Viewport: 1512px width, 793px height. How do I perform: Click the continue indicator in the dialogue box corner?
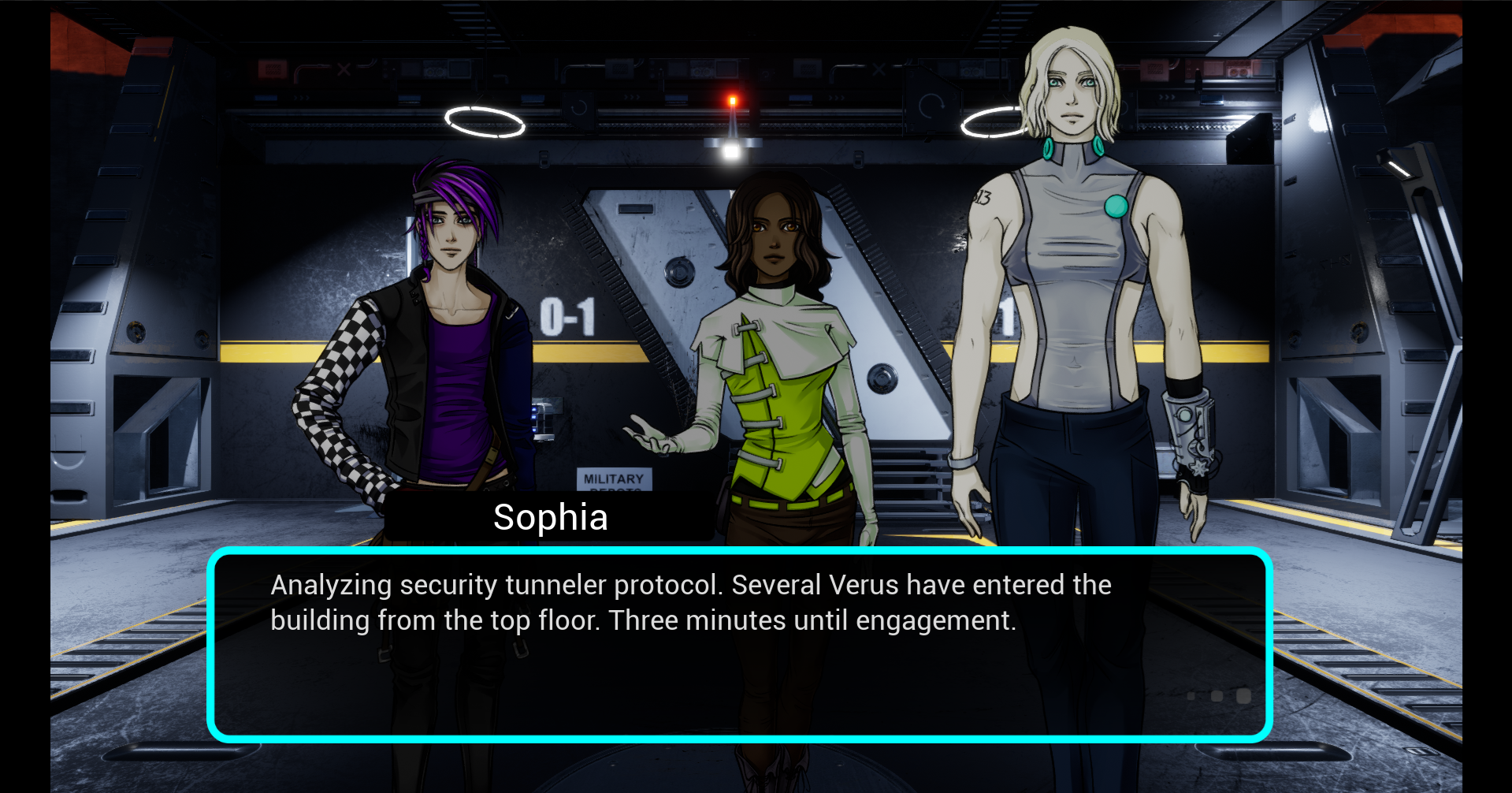(x=1243, y=696)
